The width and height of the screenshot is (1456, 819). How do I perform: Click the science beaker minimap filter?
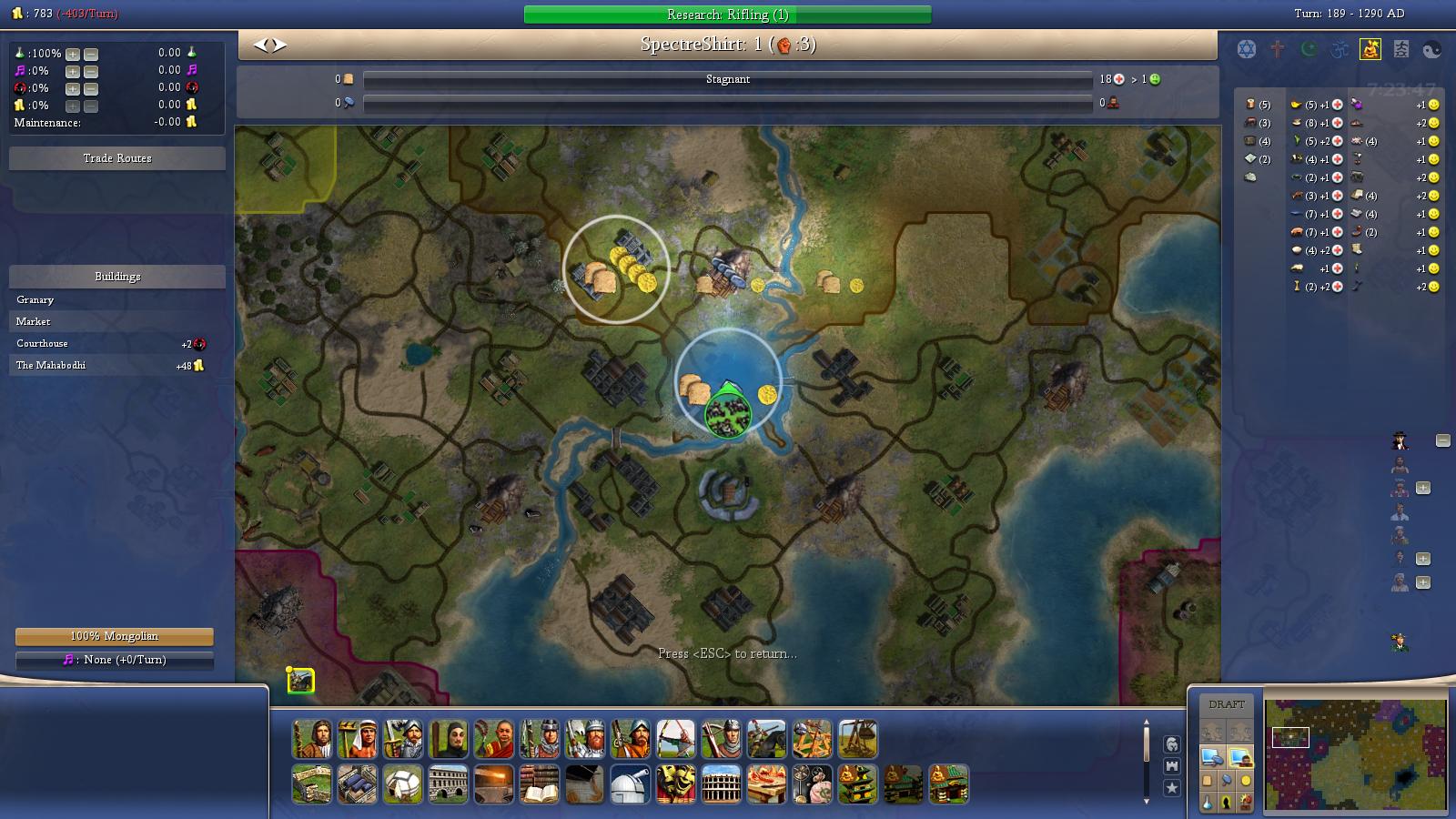[x=1208, y=803]
